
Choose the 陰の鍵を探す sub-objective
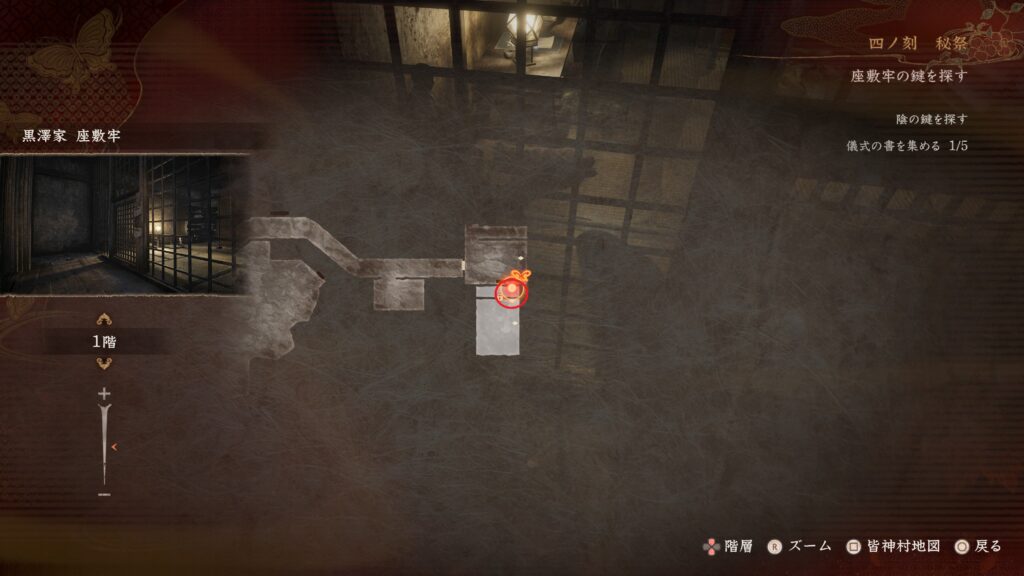[931, 120]
